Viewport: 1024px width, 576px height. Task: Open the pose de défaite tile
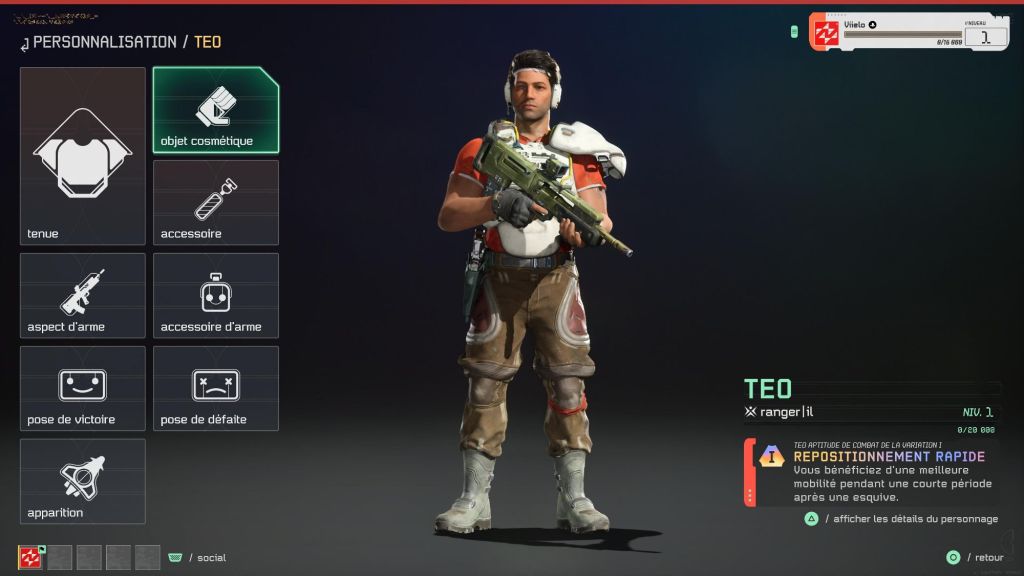point(216,388)
